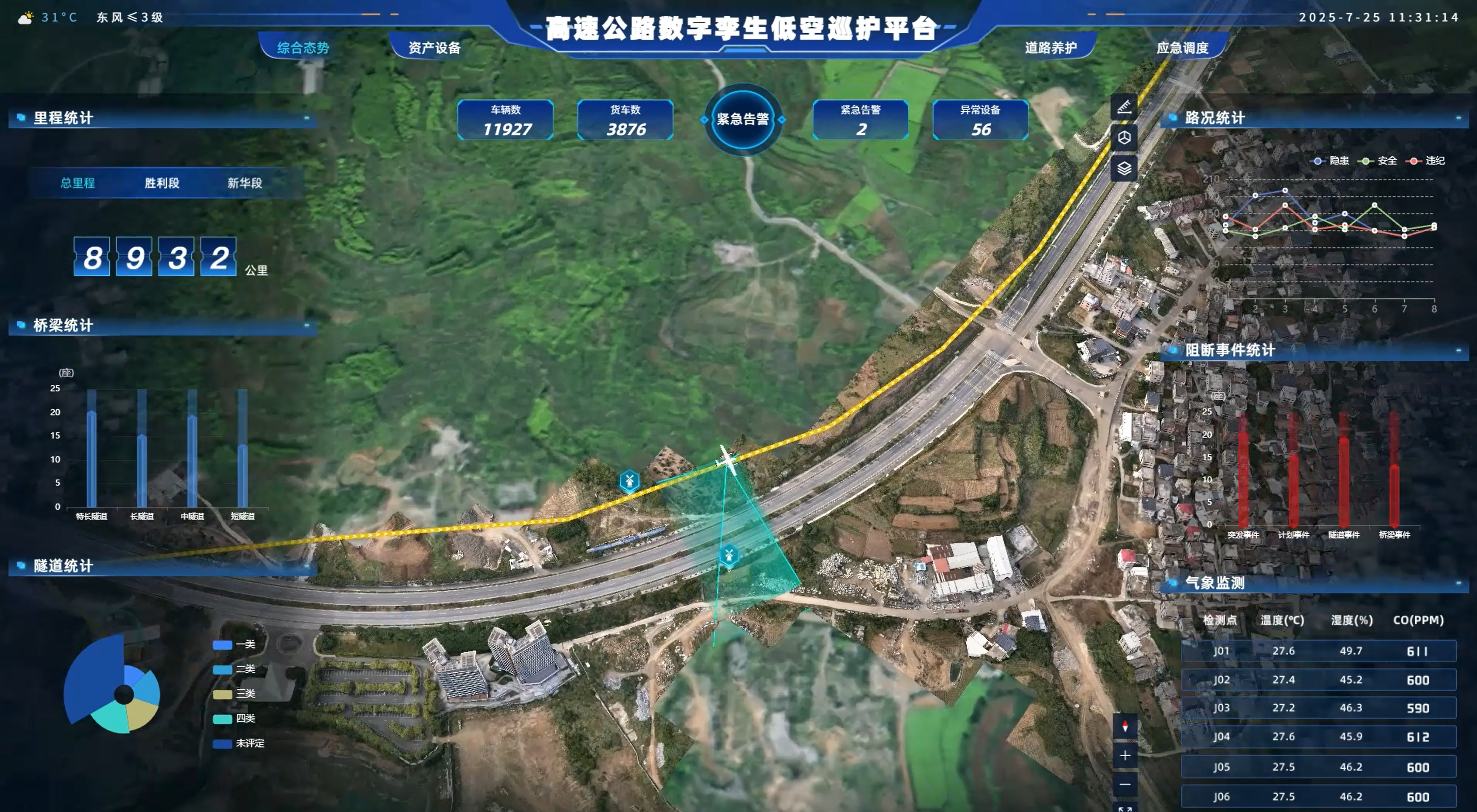Reset map orientation with the compass button
1477x812 pixels.
point(1125,726)
